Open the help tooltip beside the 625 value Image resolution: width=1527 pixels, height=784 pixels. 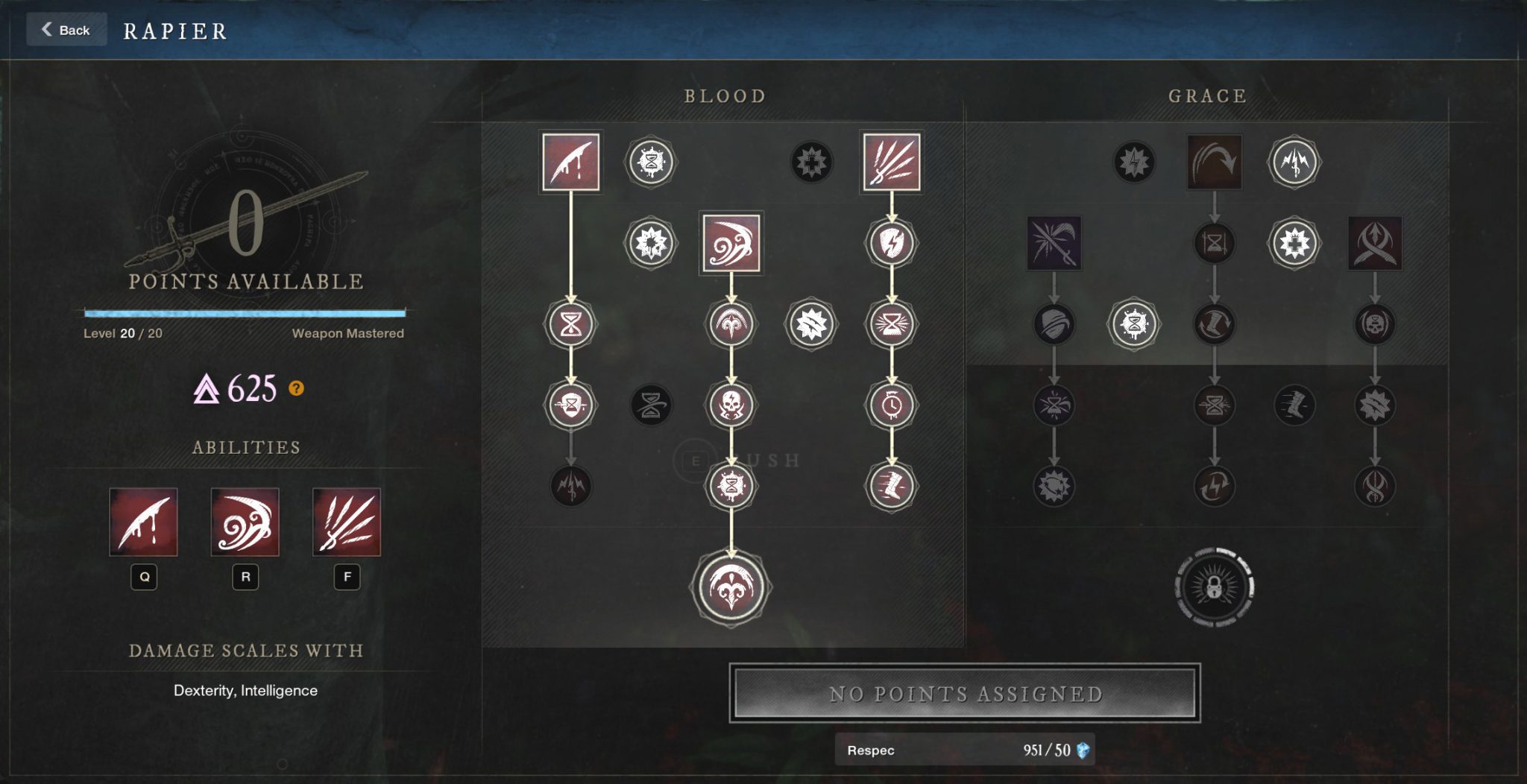point(297,388)
